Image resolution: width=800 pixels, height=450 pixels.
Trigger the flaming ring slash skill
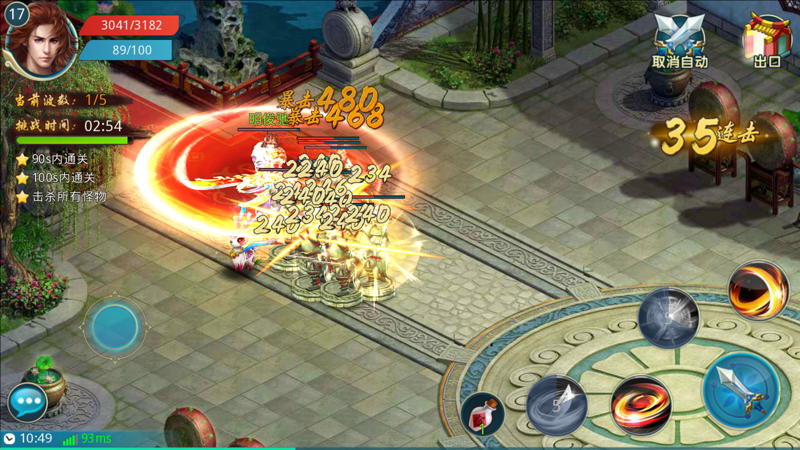(x=757, y=290)
